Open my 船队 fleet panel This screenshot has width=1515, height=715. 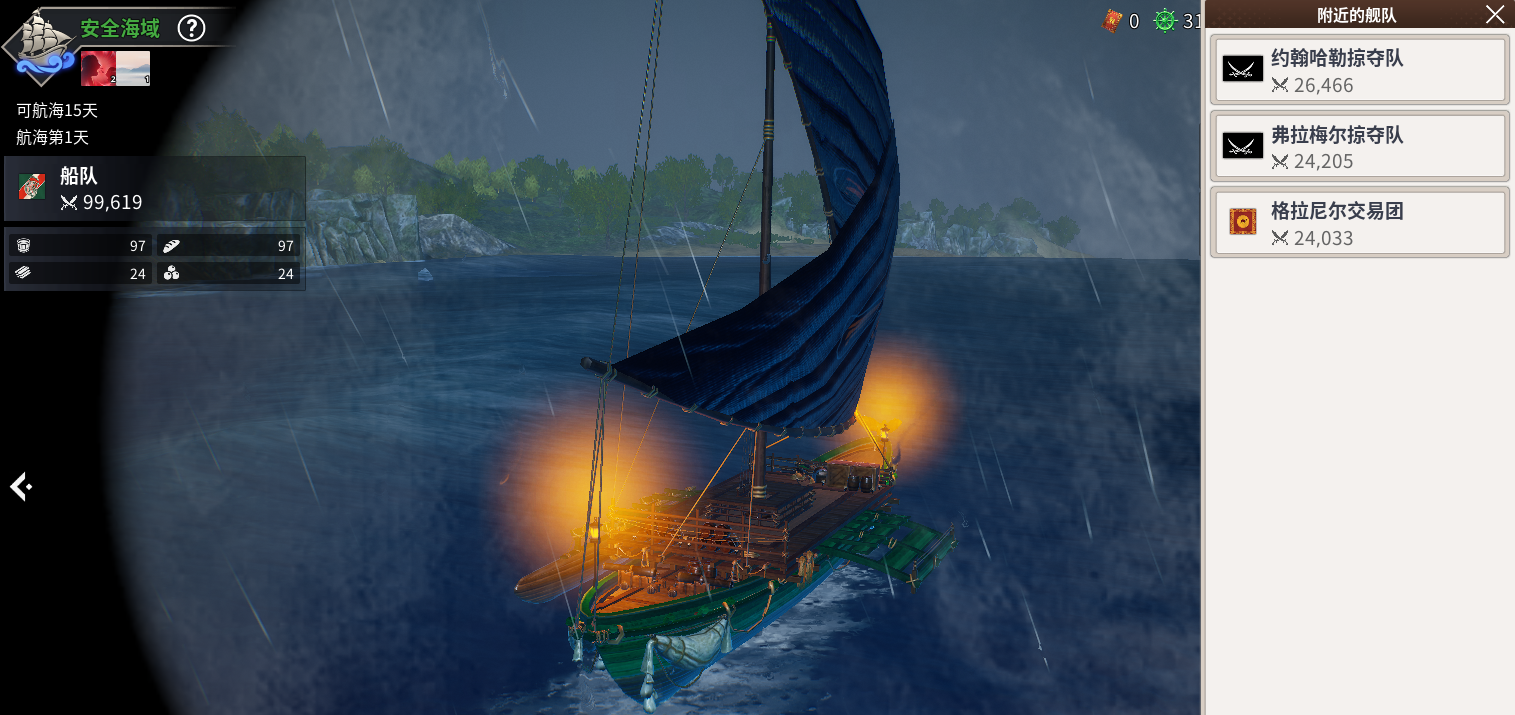point(155,189)
